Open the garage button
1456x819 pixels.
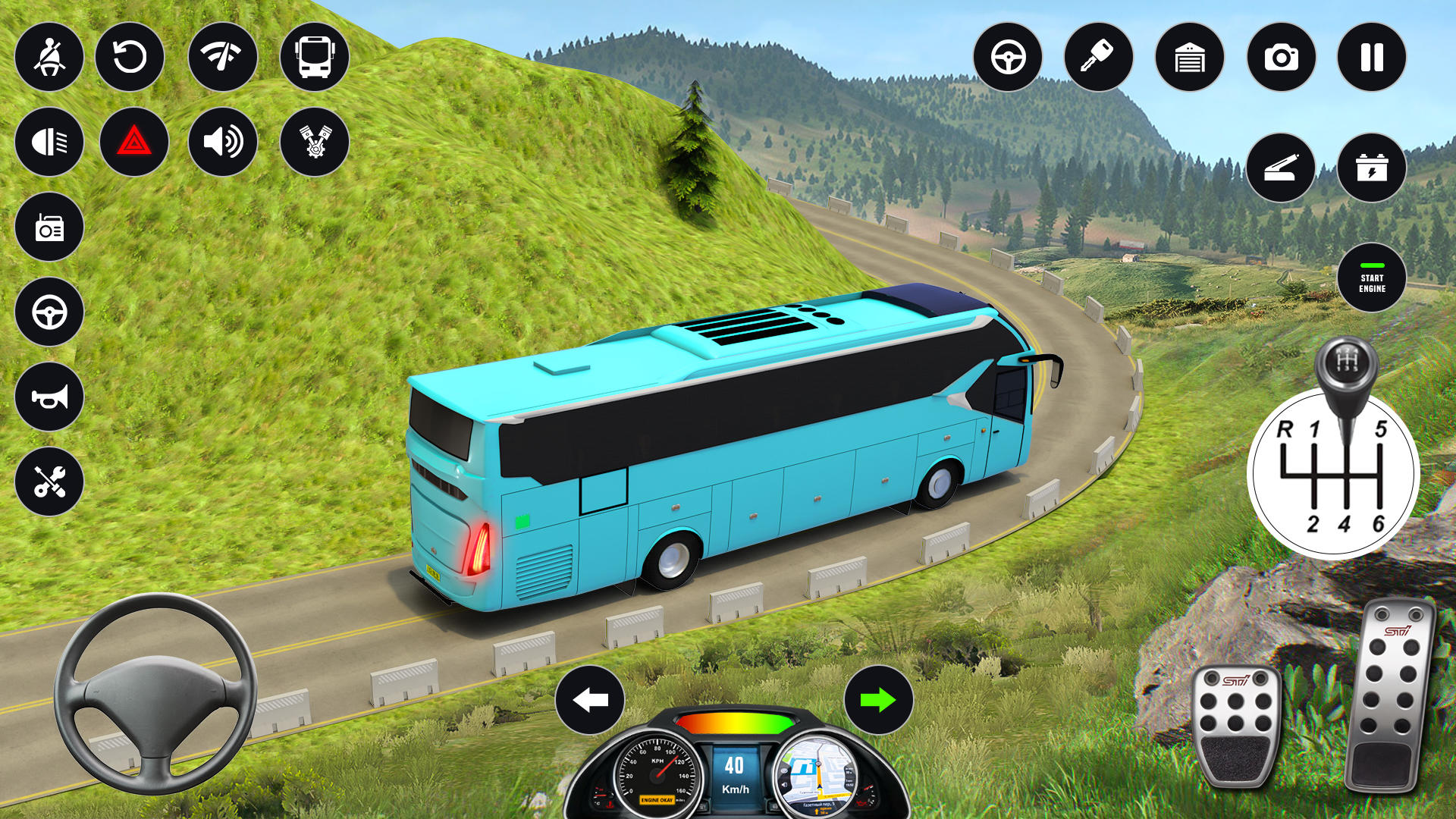click(x=1190, y=58)
